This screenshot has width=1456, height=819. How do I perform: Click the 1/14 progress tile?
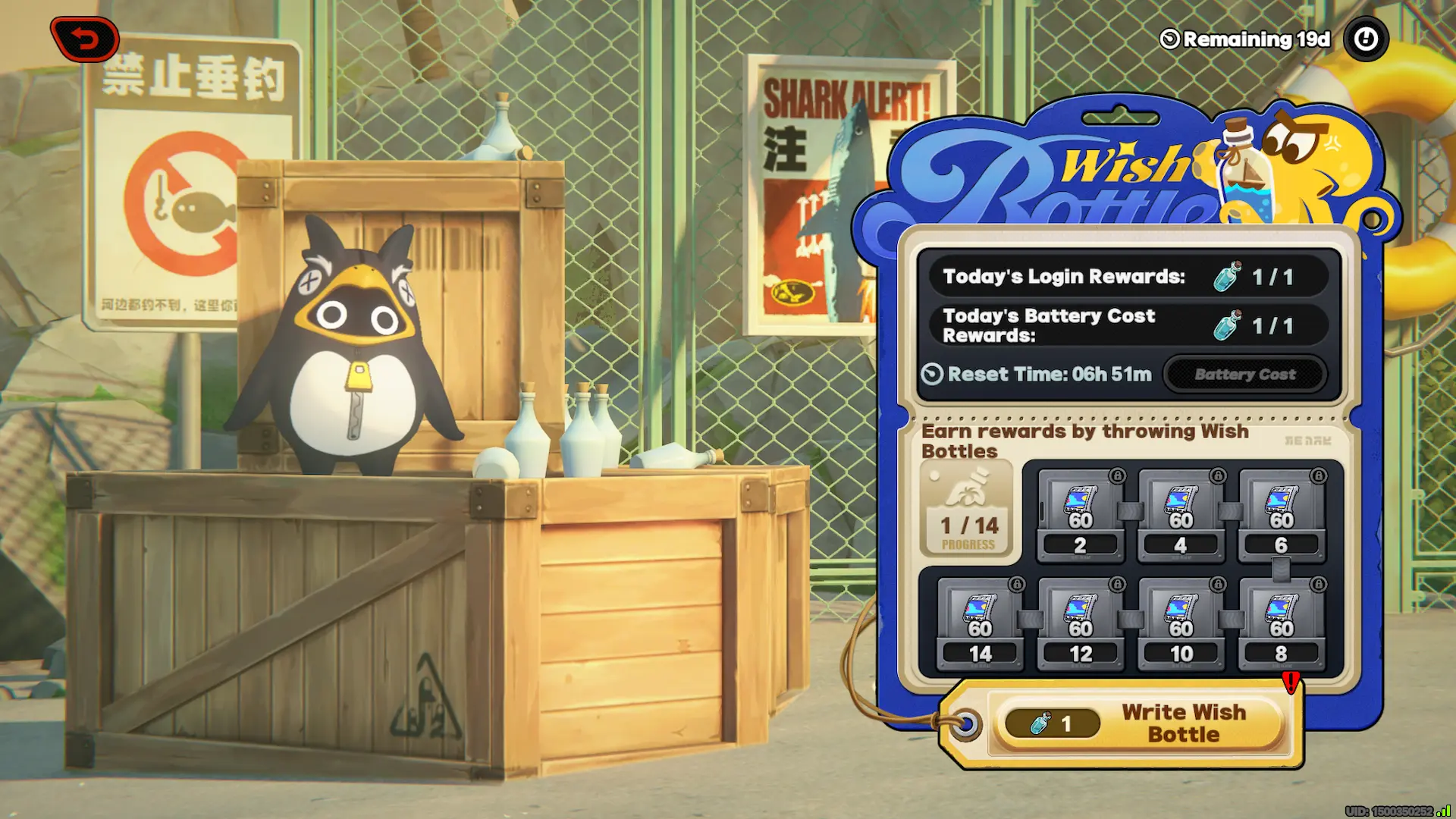968,510
